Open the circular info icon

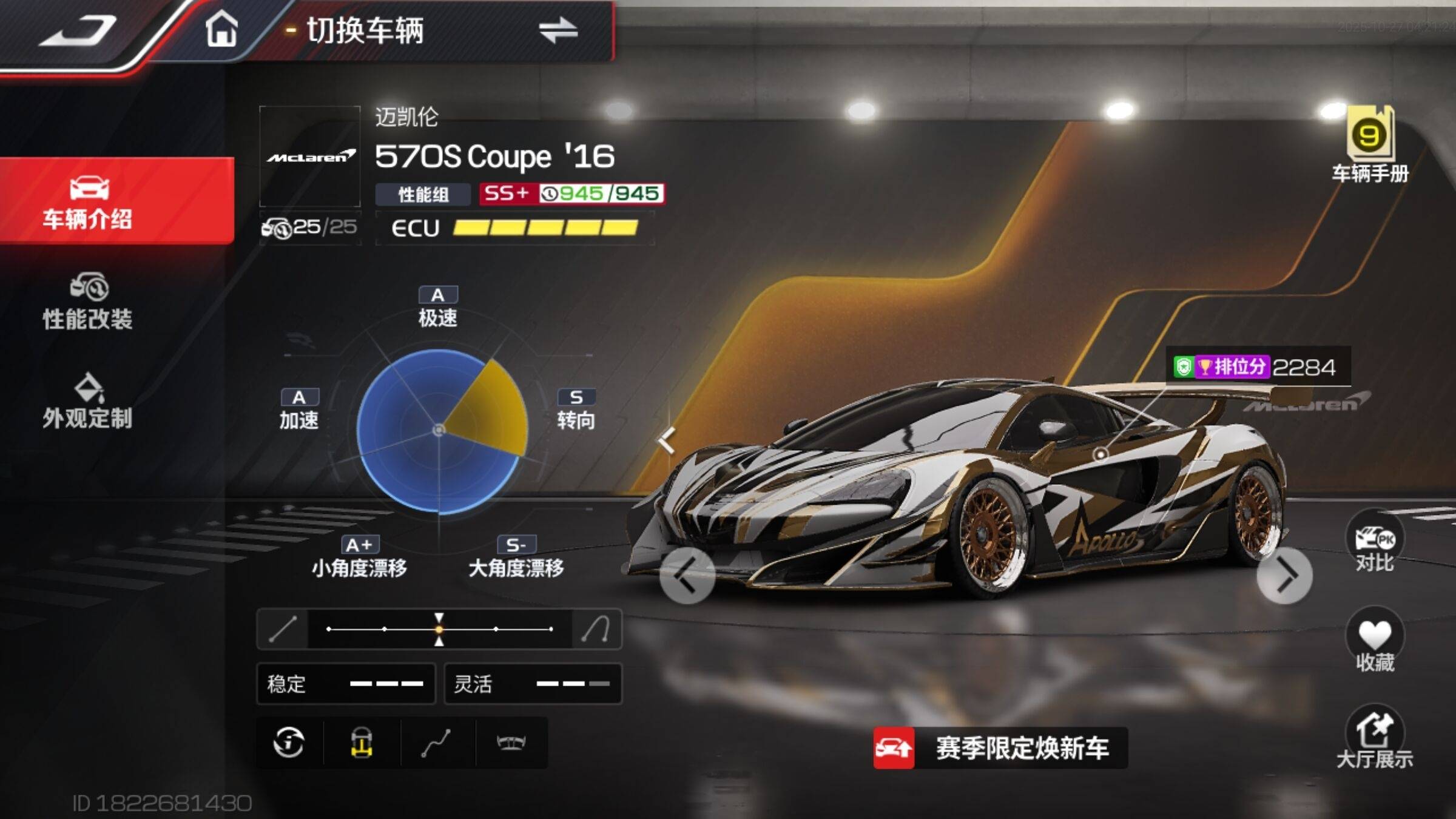[x=289, y=743]
